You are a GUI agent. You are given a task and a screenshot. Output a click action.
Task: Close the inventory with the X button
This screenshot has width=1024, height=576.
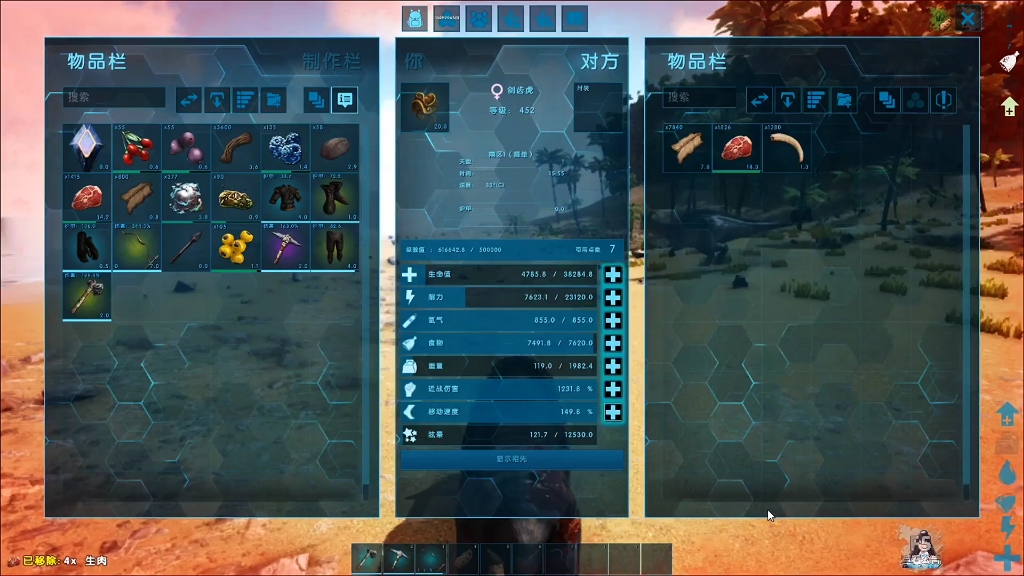(x=968, y=18)
